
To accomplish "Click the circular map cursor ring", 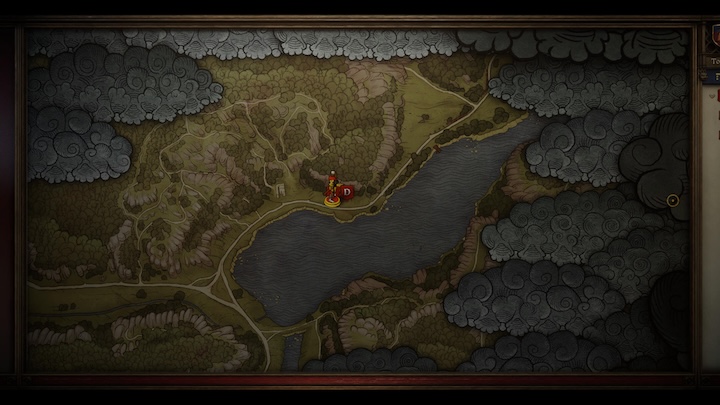I will point(673,200).
